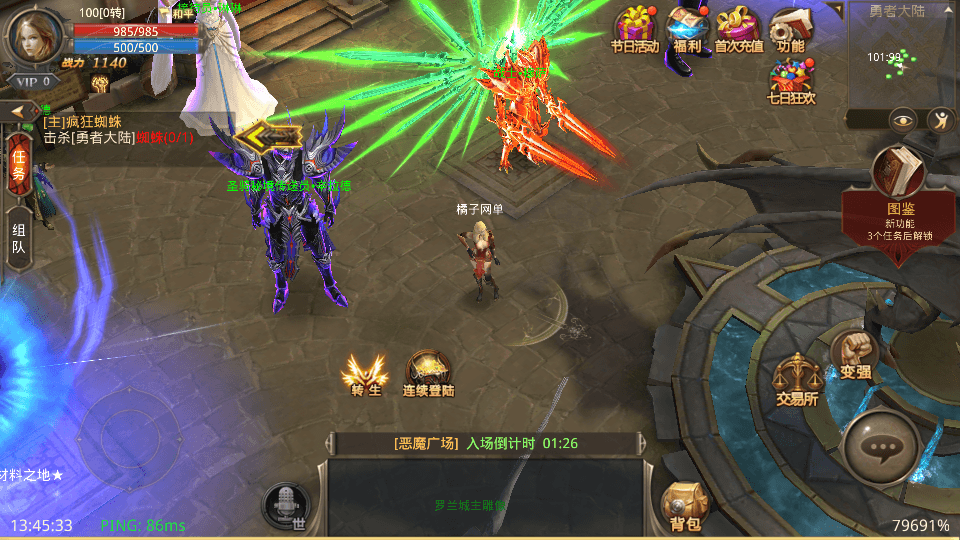Open the 福利 welfare rewards icon
Viewport: 960px width, 540px height.
687,29
